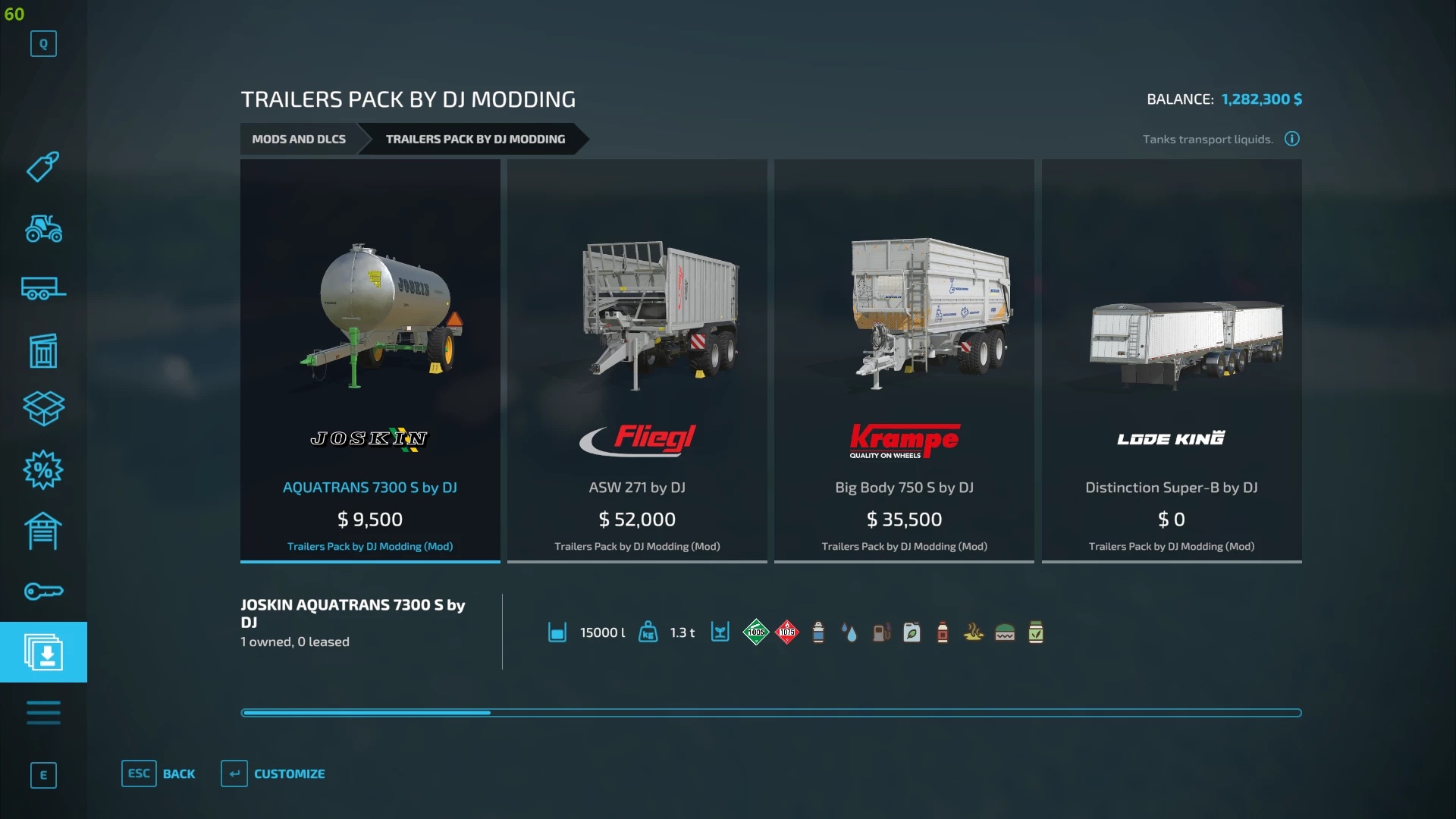The height and width of the screenshot is (819, 1456).
Task: Go back to Mods and DLCs breadcrumb
Action: tap(299, 139)
